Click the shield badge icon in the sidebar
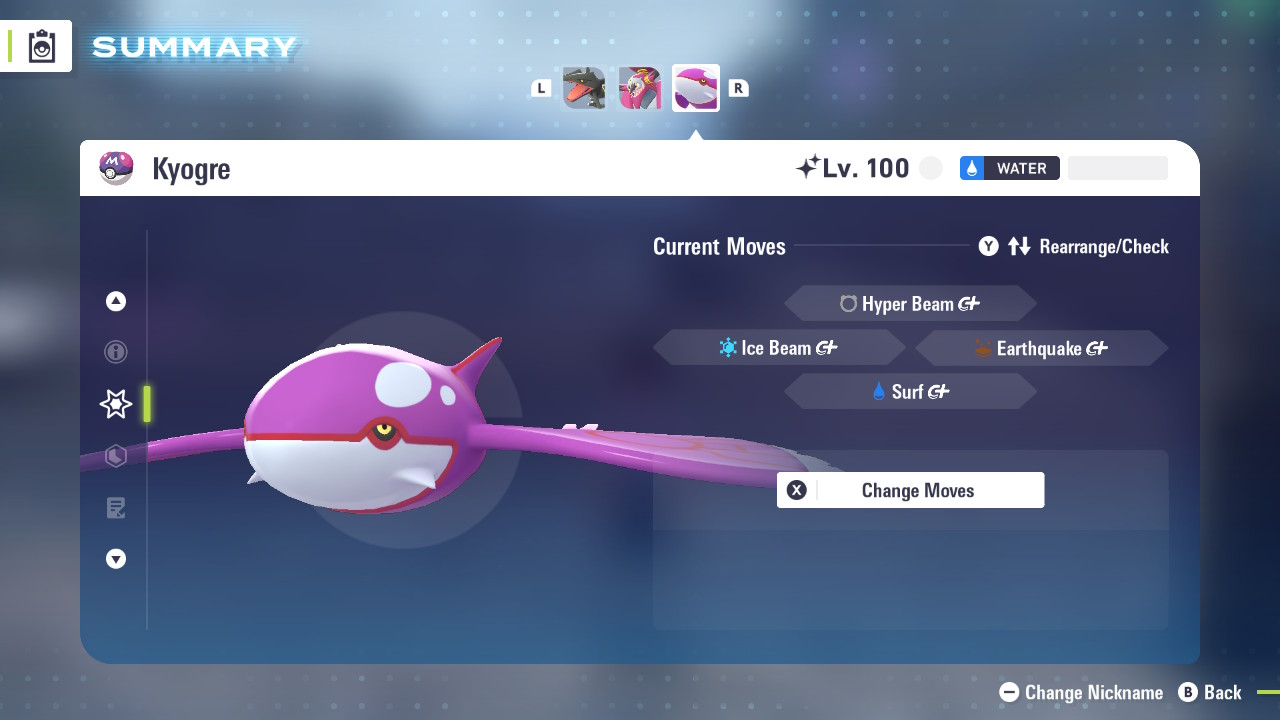The height and width of the screenshot is (720, 1280). 115,456
